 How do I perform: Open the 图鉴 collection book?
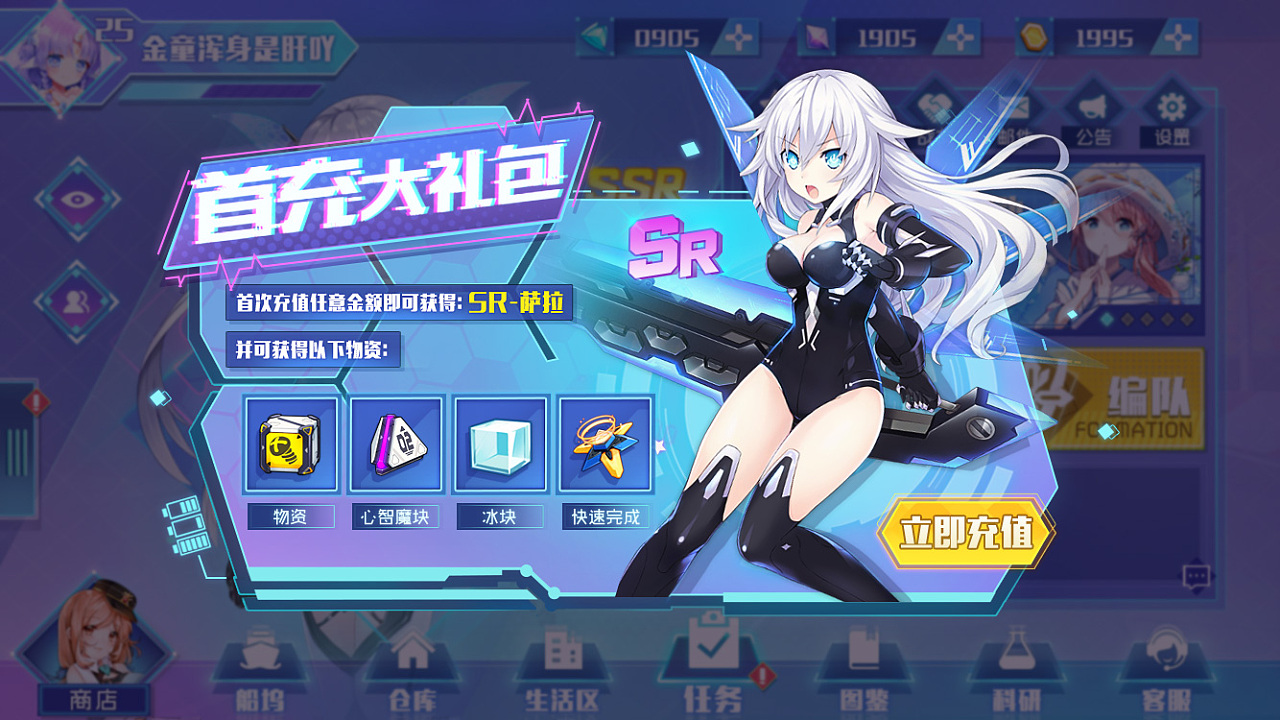pyautogui.click(x=864, y=670)
